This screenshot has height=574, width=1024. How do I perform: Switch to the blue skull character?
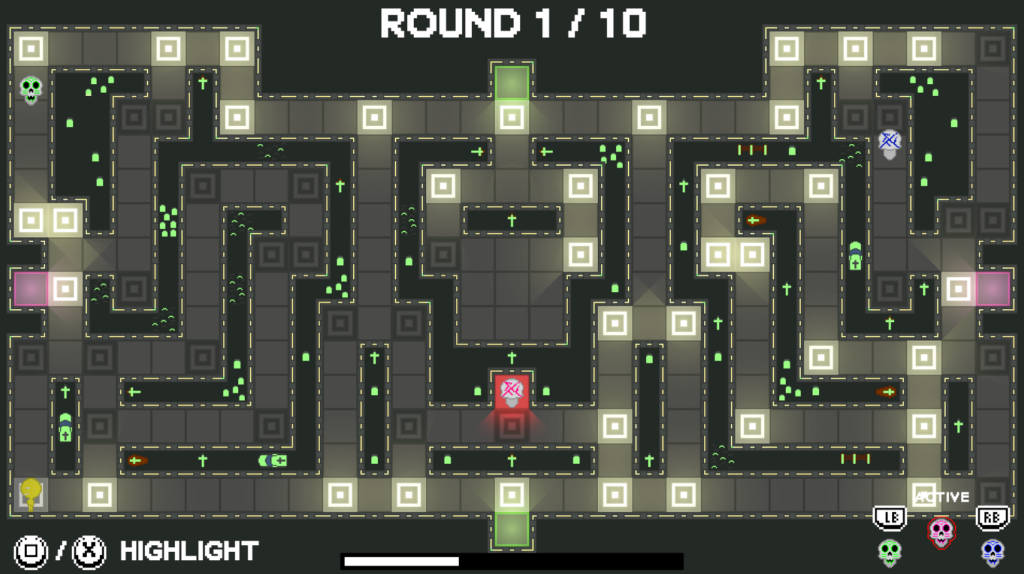pos(991,551)
